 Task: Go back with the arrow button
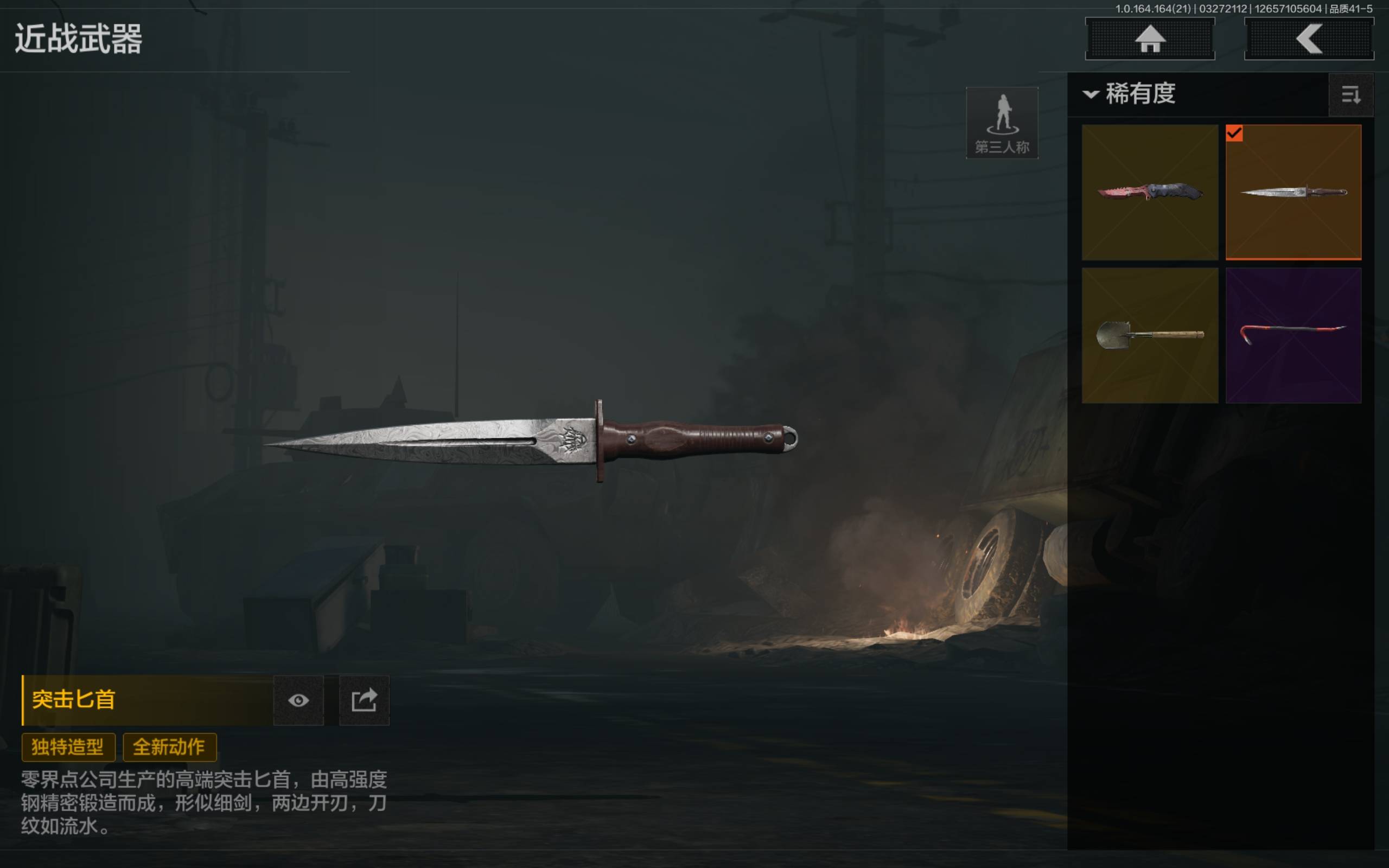coord(1309,39)
